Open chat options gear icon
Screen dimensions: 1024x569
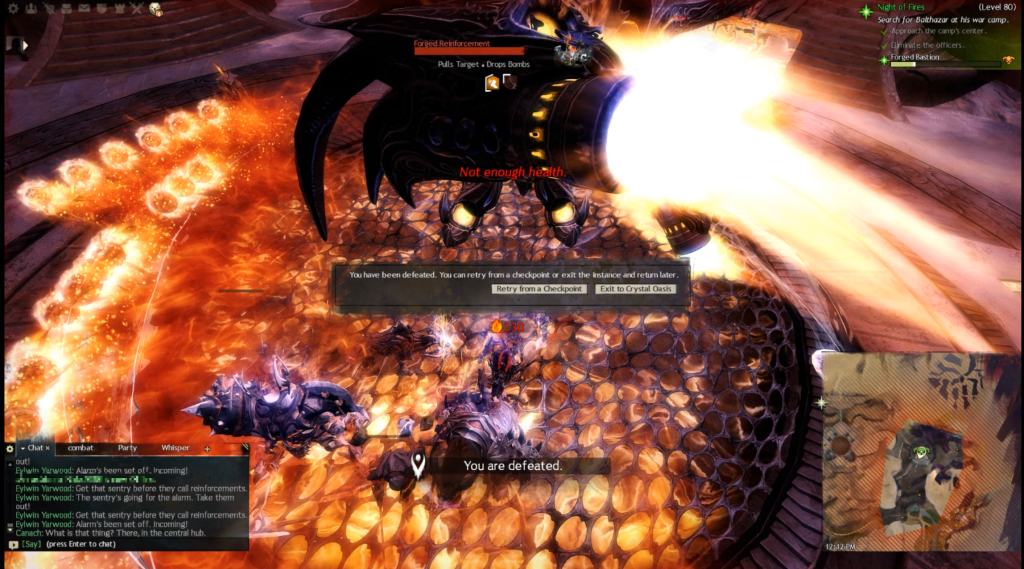click(x=10, y=448)
